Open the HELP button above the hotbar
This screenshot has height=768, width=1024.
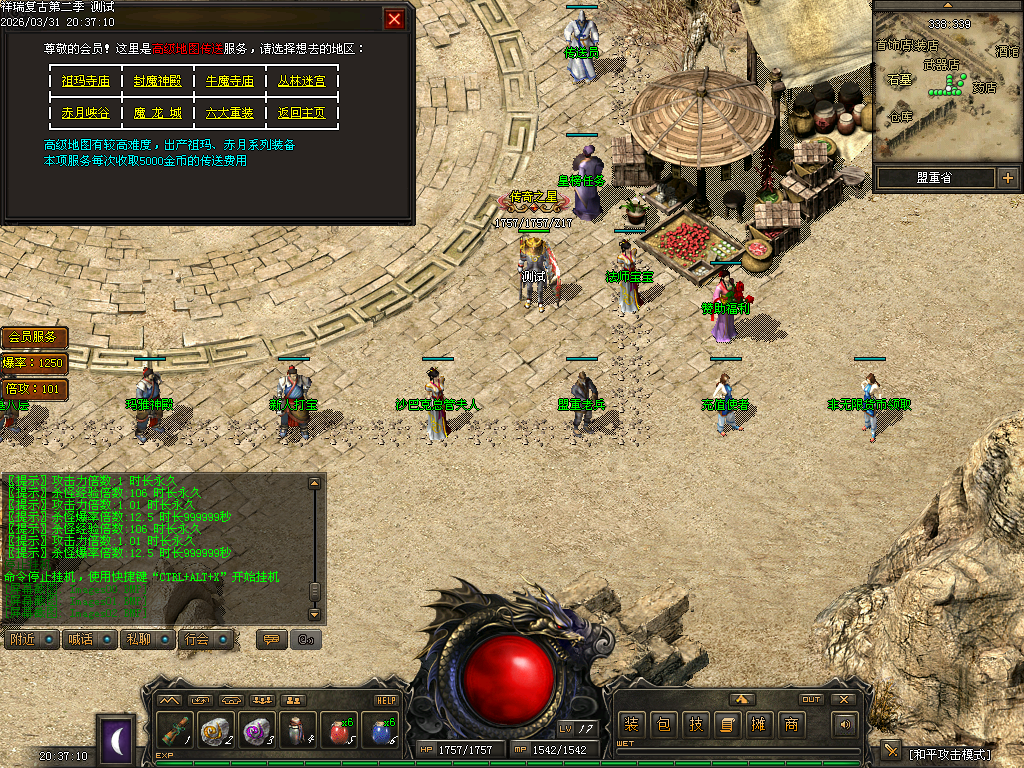point(386,700)
